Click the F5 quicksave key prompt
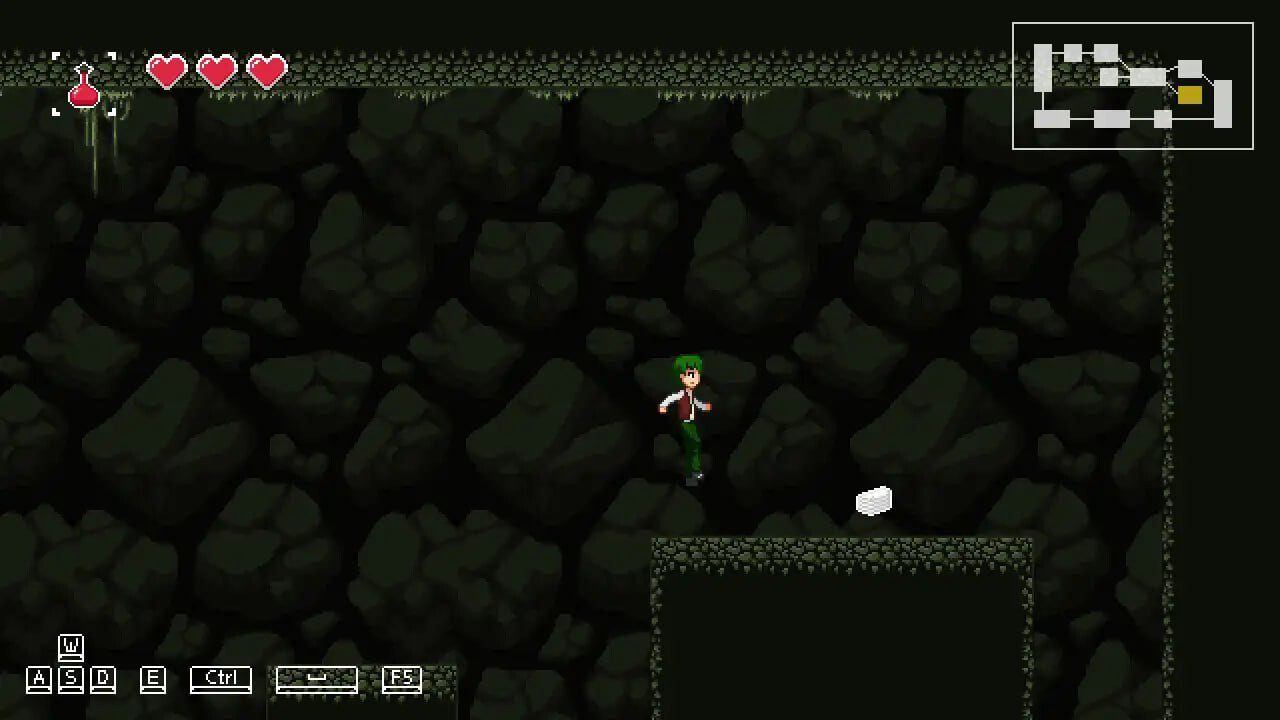 (x=404, y=678)
